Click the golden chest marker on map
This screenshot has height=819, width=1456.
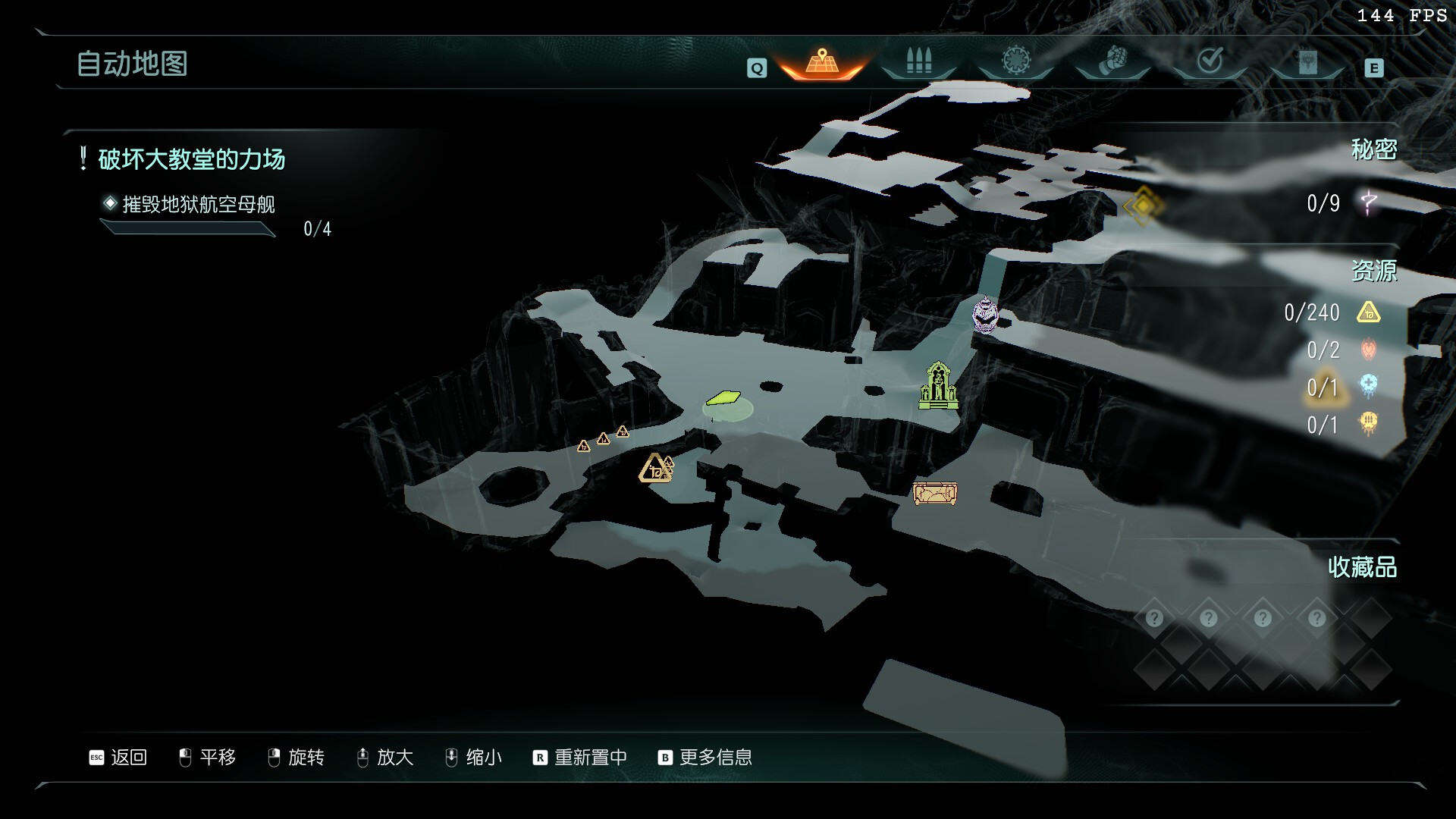click(934, 494)
